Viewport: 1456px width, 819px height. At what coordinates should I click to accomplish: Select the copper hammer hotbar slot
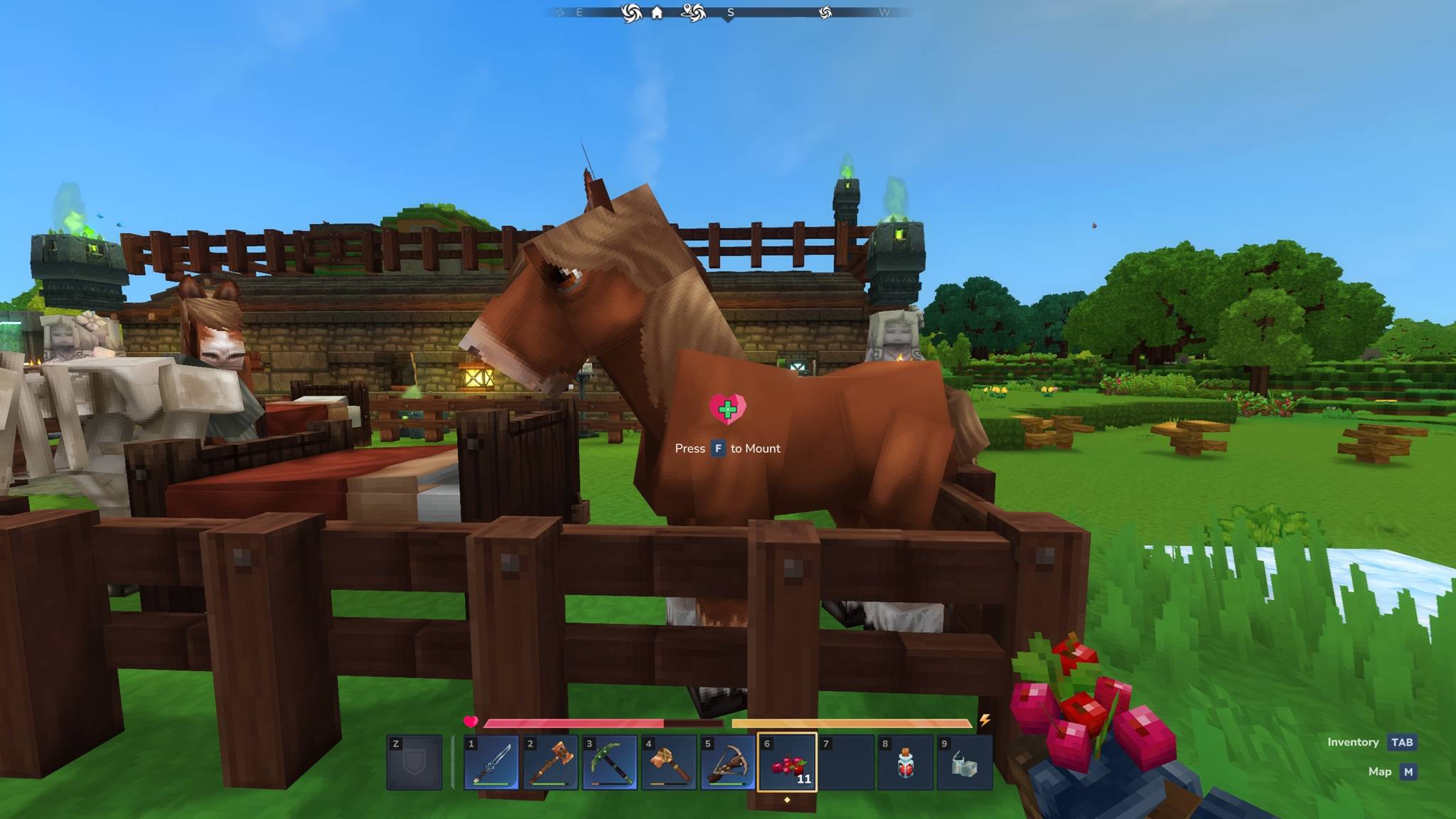[550, 763]
